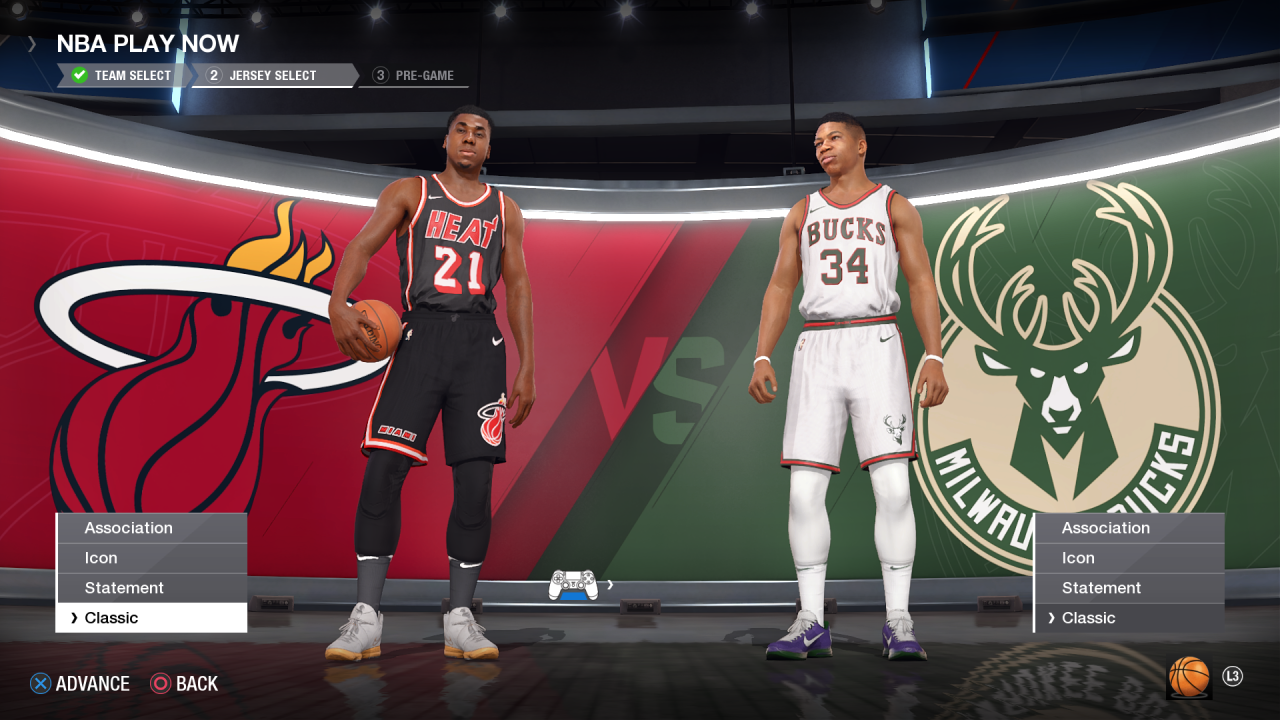The image size is (1280, 720).
Task: Click the Back button
Action: (185, 684)
